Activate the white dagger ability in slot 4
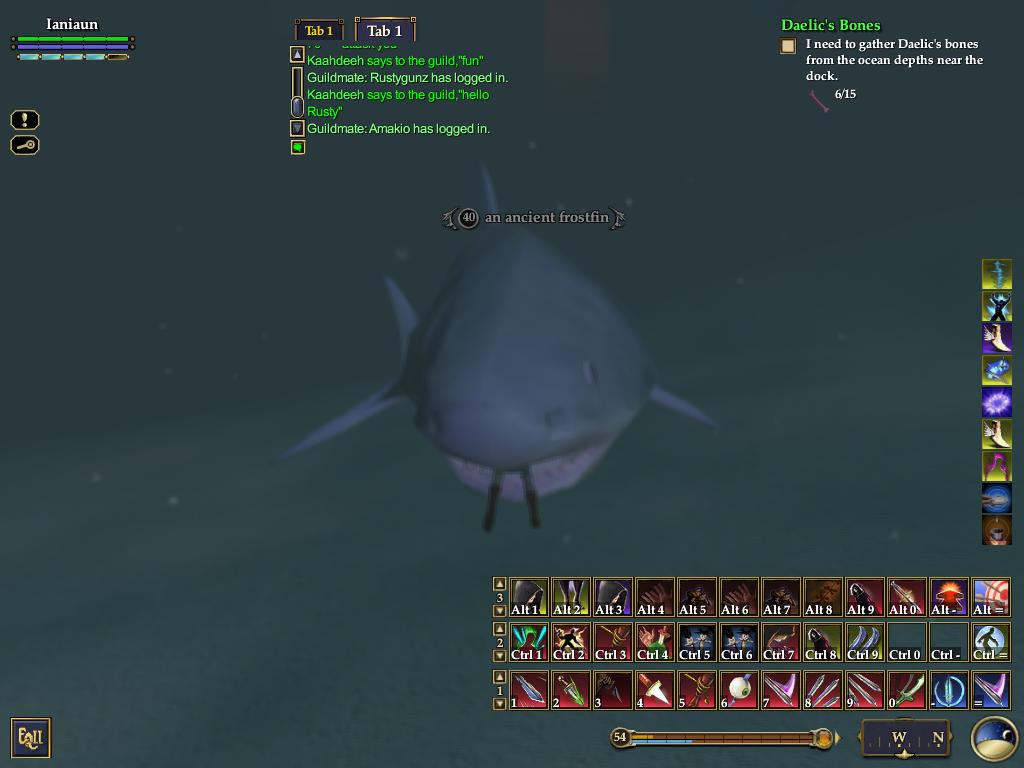This screenshot has width=1024, height=768. (x=654, y=689)
